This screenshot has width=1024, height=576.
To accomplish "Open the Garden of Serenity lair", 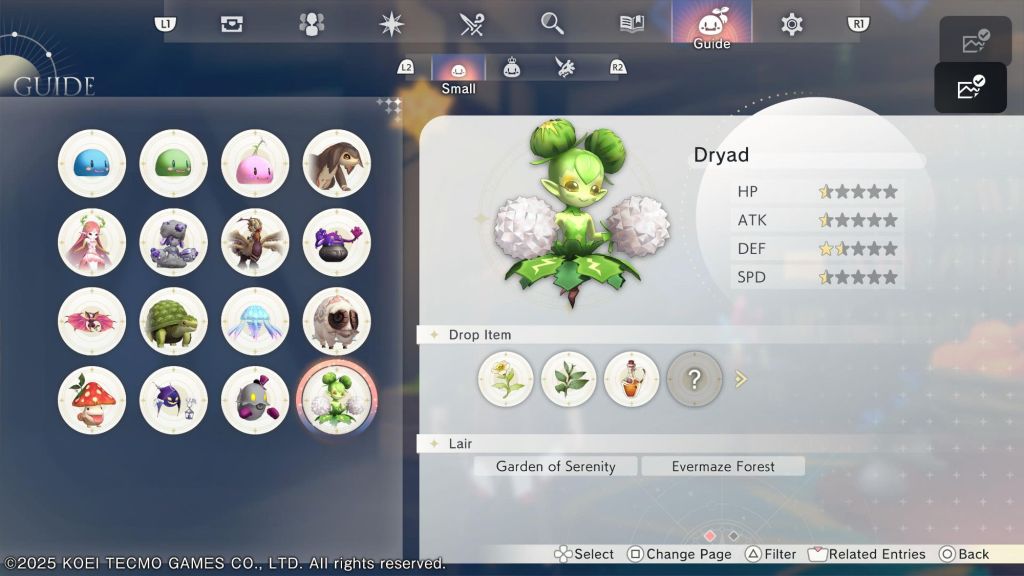I will 556,466.
